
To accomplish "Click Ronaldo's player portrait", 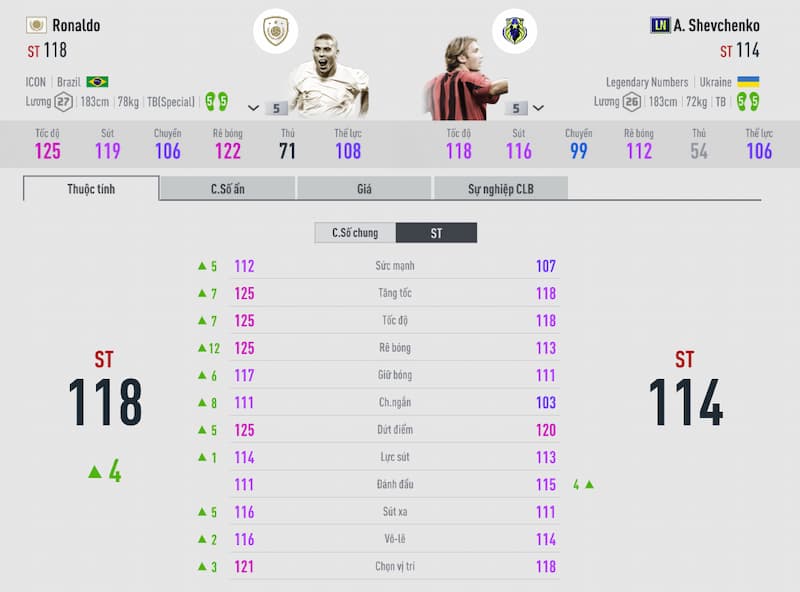I will click(328, 82).
